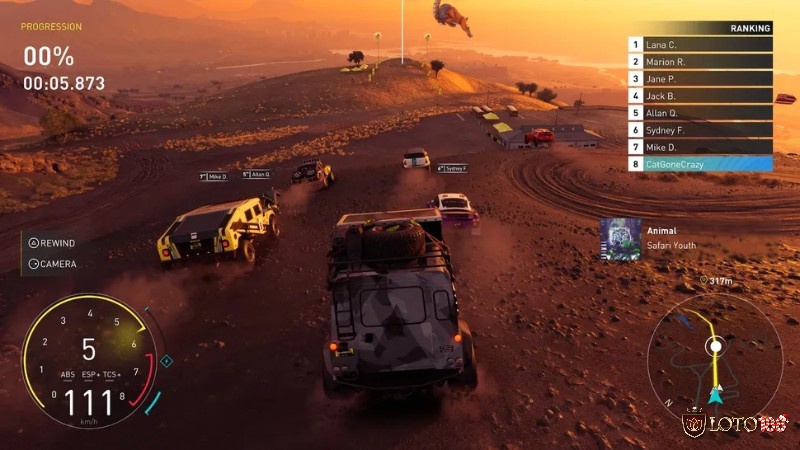Click the LOTO188 watermark logo

pyautogui.click(x=735, y=425)
